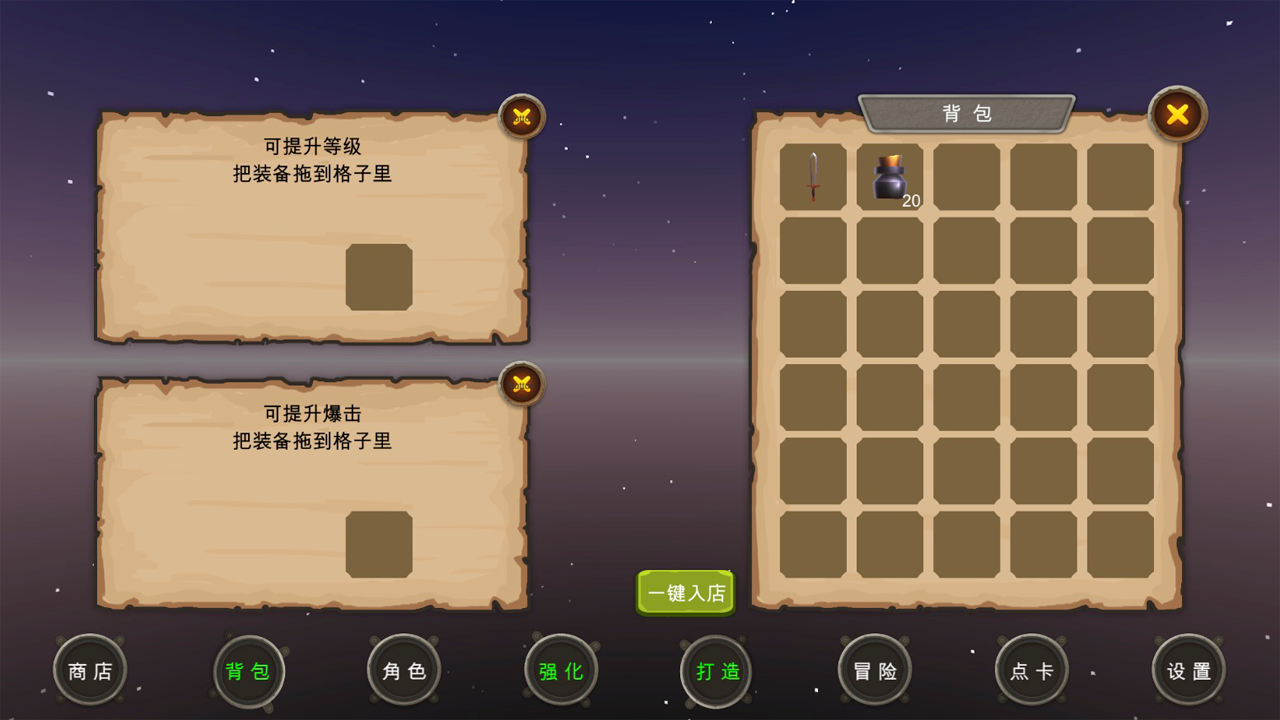Open the 冒险 adventure screen
1280x720 pixels.
click(875, 671)
